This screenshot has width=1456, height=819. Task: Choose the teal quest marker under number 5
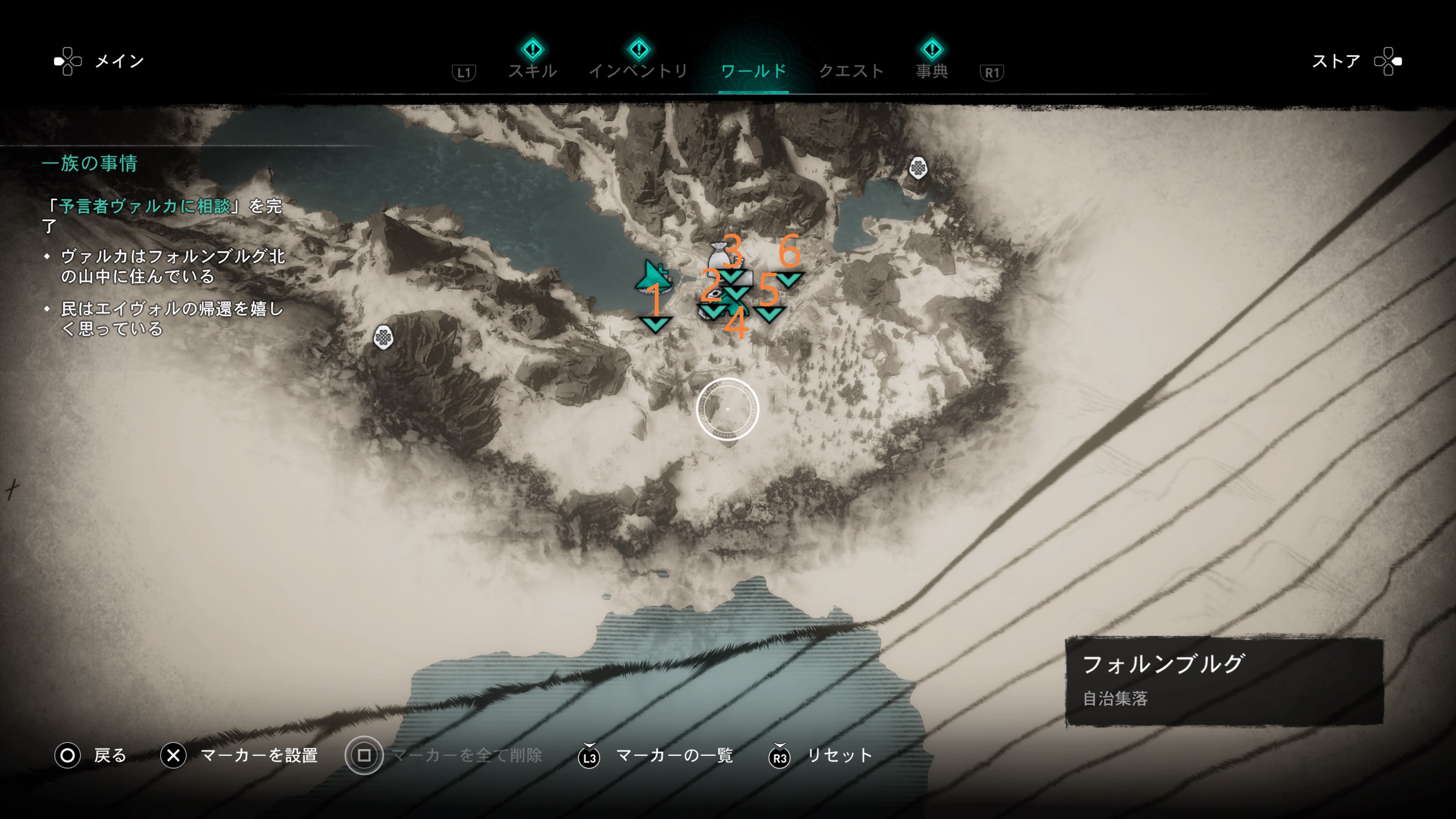point(769,313)
